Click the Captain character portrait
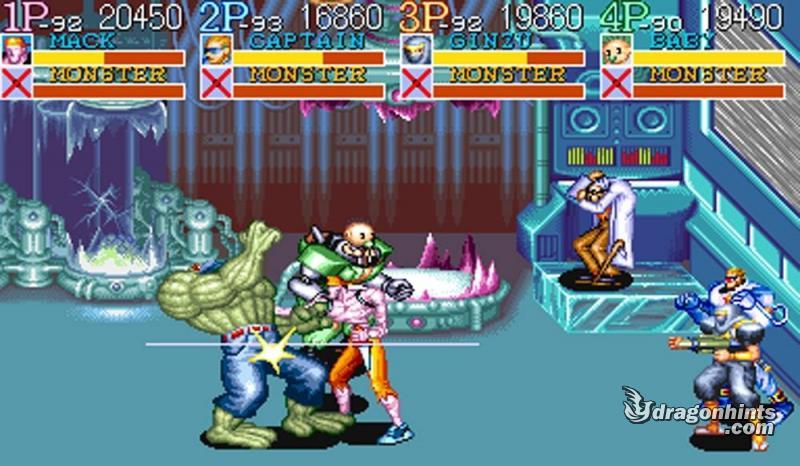 point(216,50)
